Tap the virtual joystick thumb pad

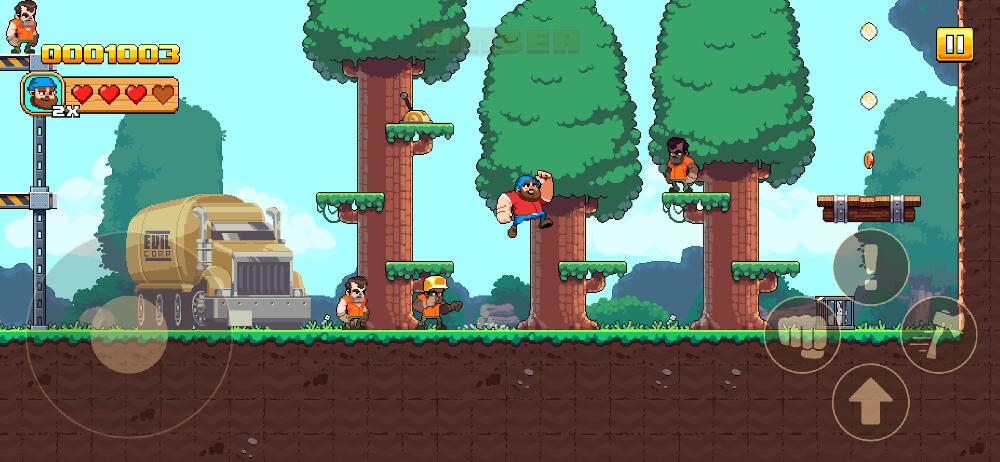tap(129, 334)
